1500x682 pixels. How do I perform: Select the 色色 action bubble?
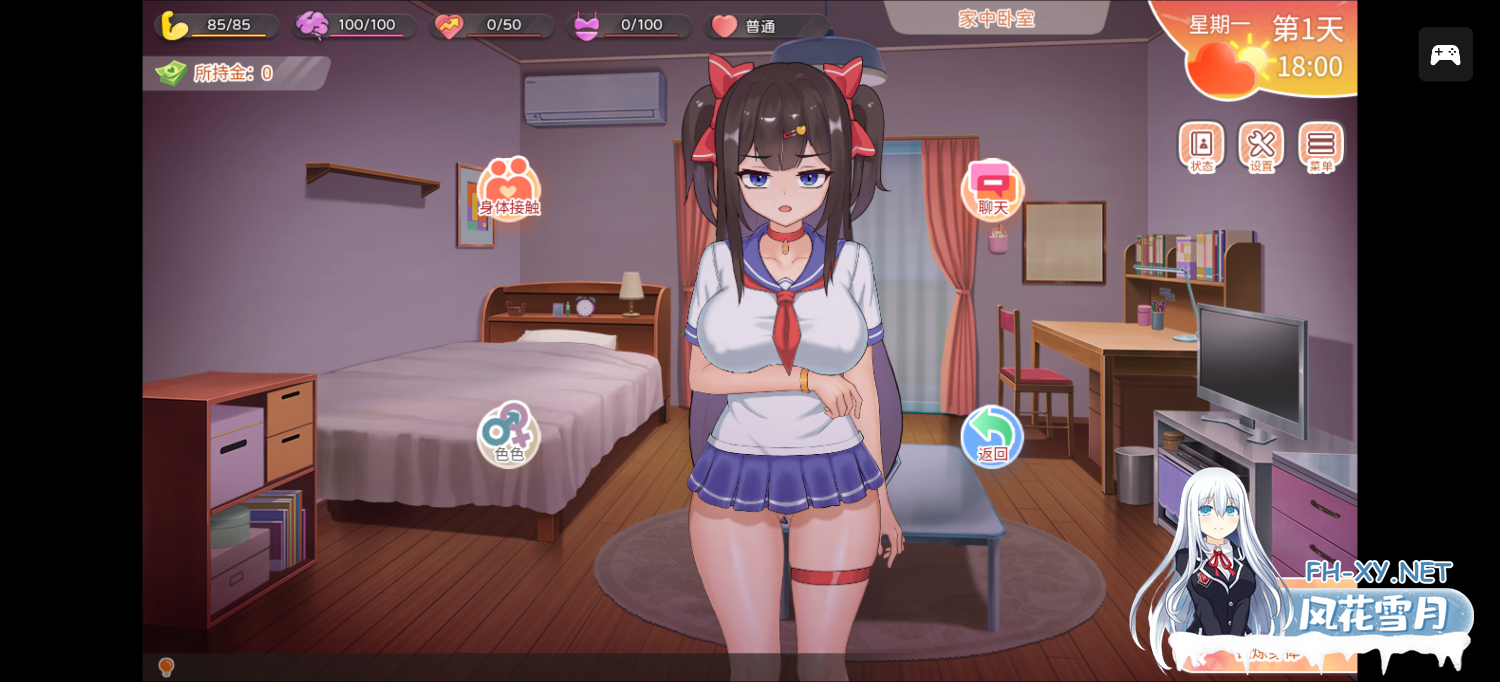point(509,435)
